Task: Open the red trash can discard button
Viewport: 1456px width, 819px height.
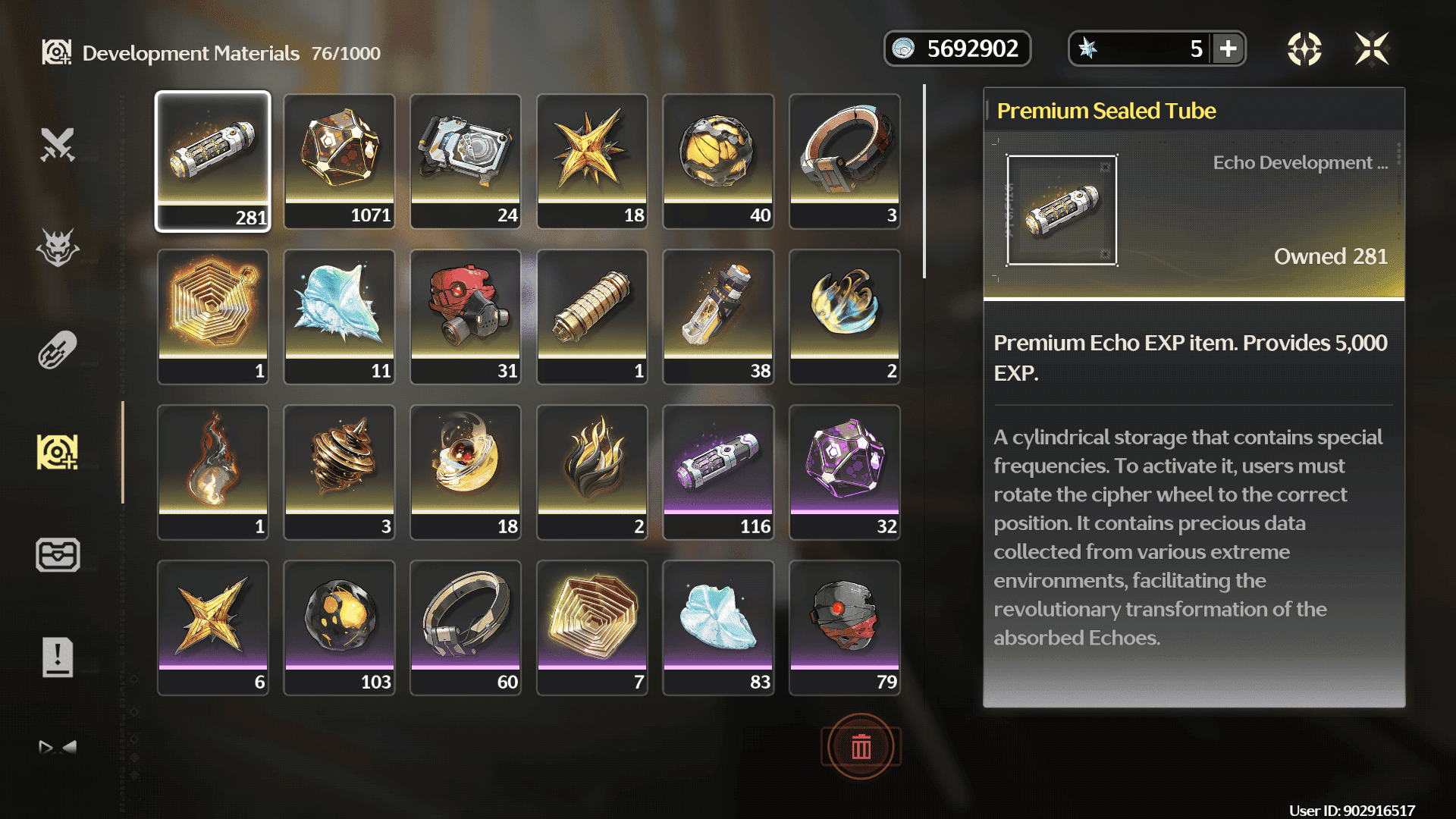Action: coord(861,747)
